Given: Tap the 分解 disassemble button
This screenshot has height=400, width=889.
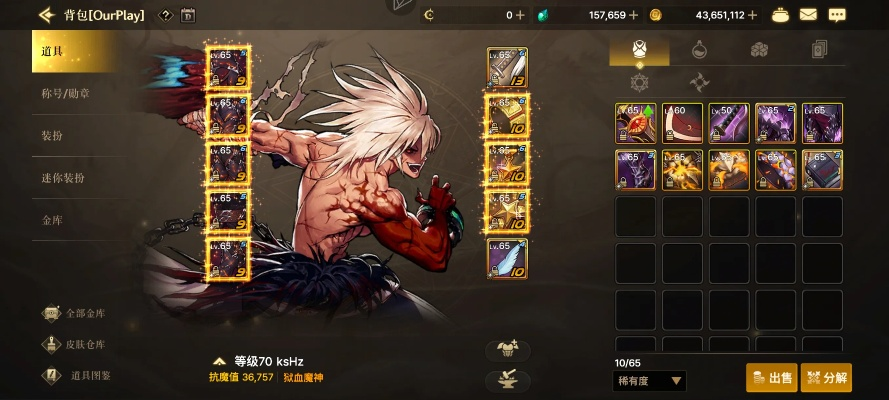Looking at the screenshot, I should point(826,378).
